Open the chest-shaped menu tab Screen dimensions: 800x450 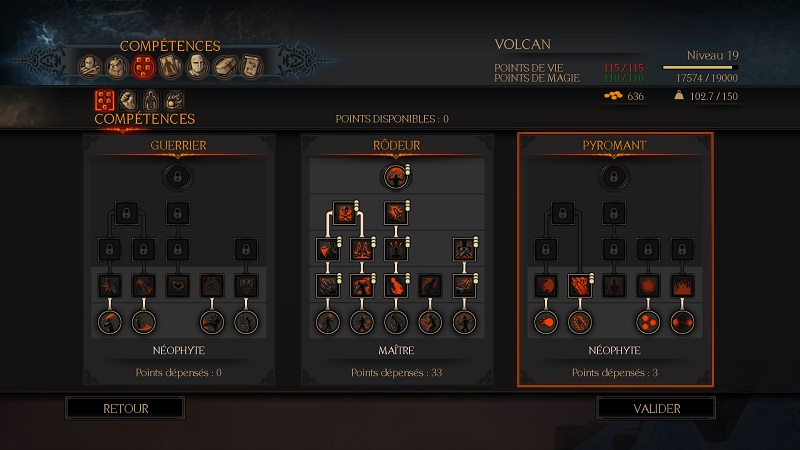click(x=225, y=67)
